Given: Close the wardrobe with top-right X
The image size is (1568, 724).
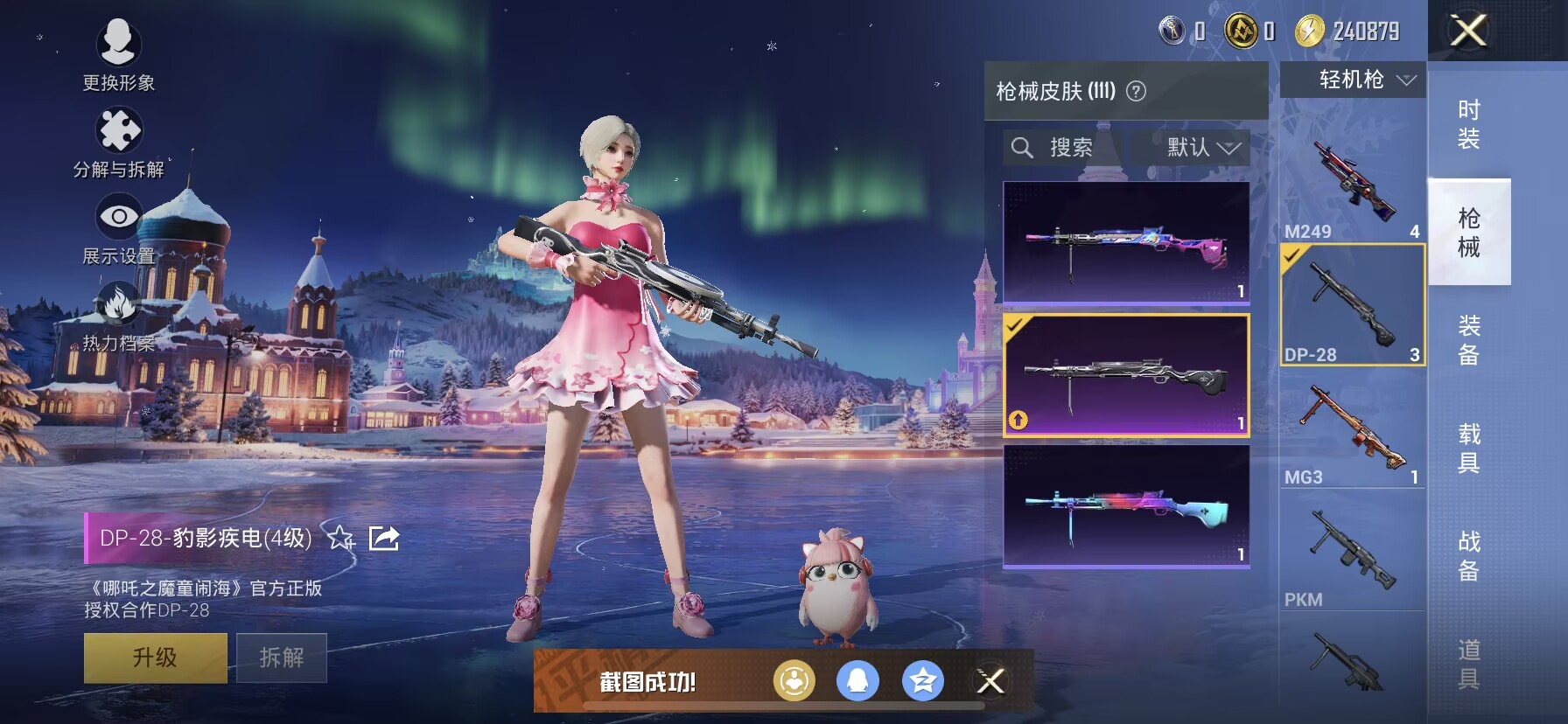Looking at the screenshot, I should 1468,31.
